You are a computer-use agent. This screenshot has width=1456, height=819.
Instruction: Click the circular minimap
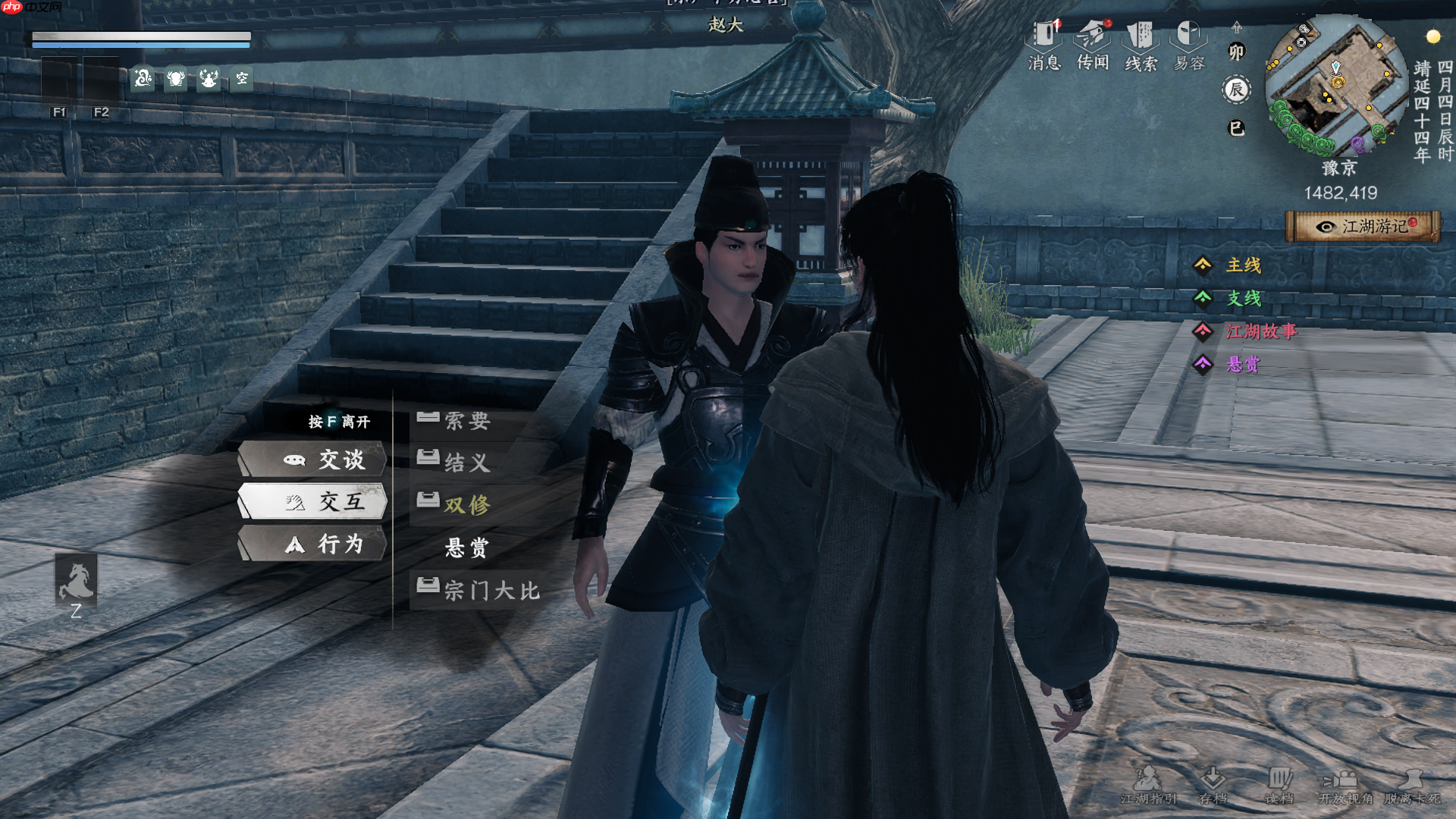point(1335,85)
